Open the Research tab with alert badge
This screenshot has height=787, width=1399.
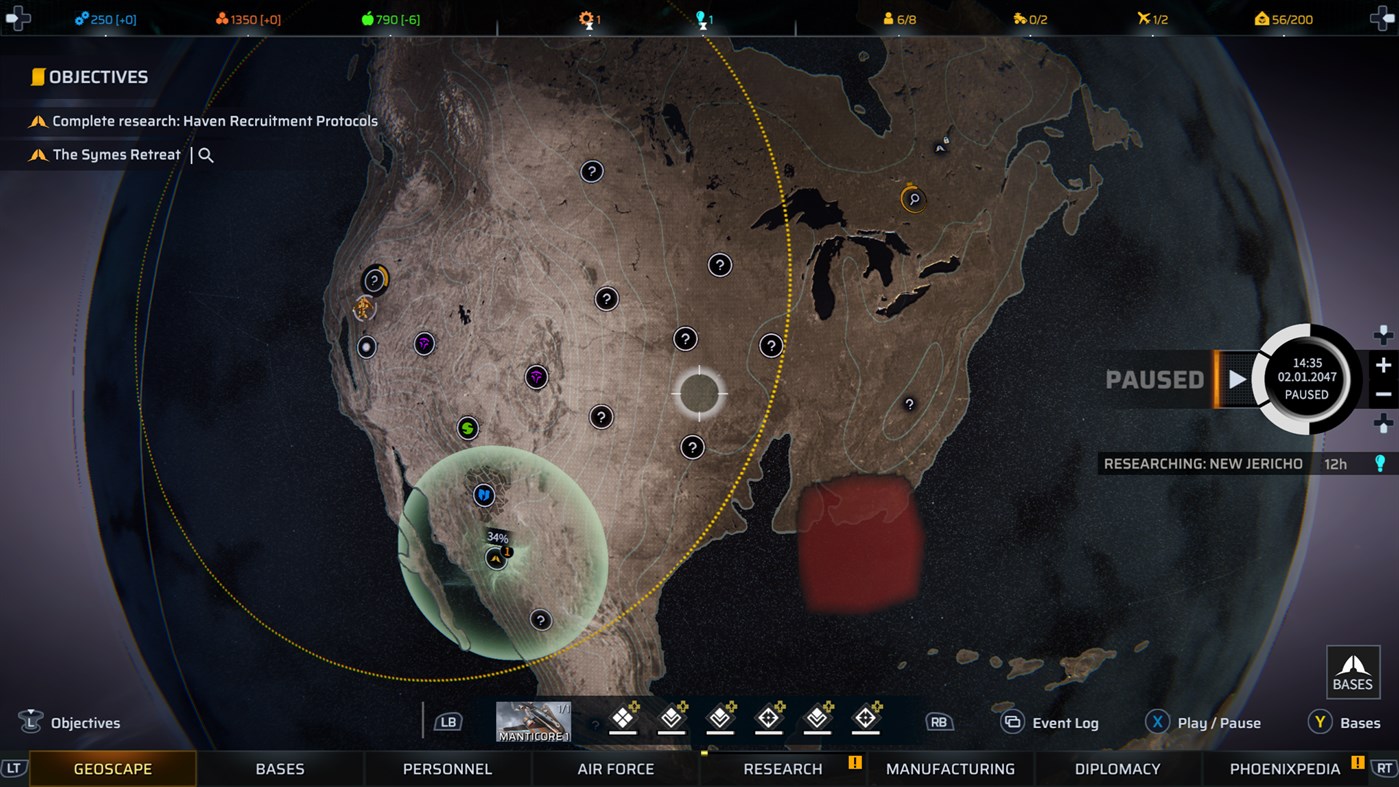[x=783, y=769]
